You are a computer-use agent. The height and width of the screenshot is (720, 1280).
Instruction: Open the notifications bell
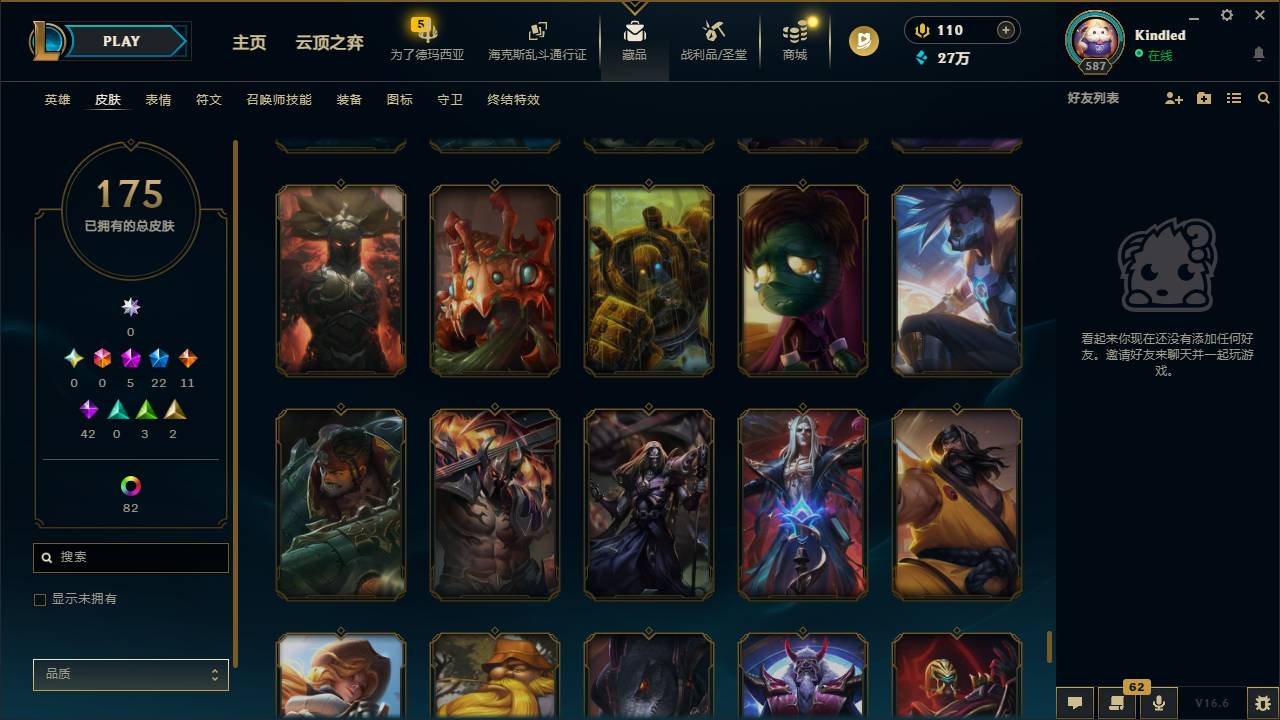click(1259, 55)
